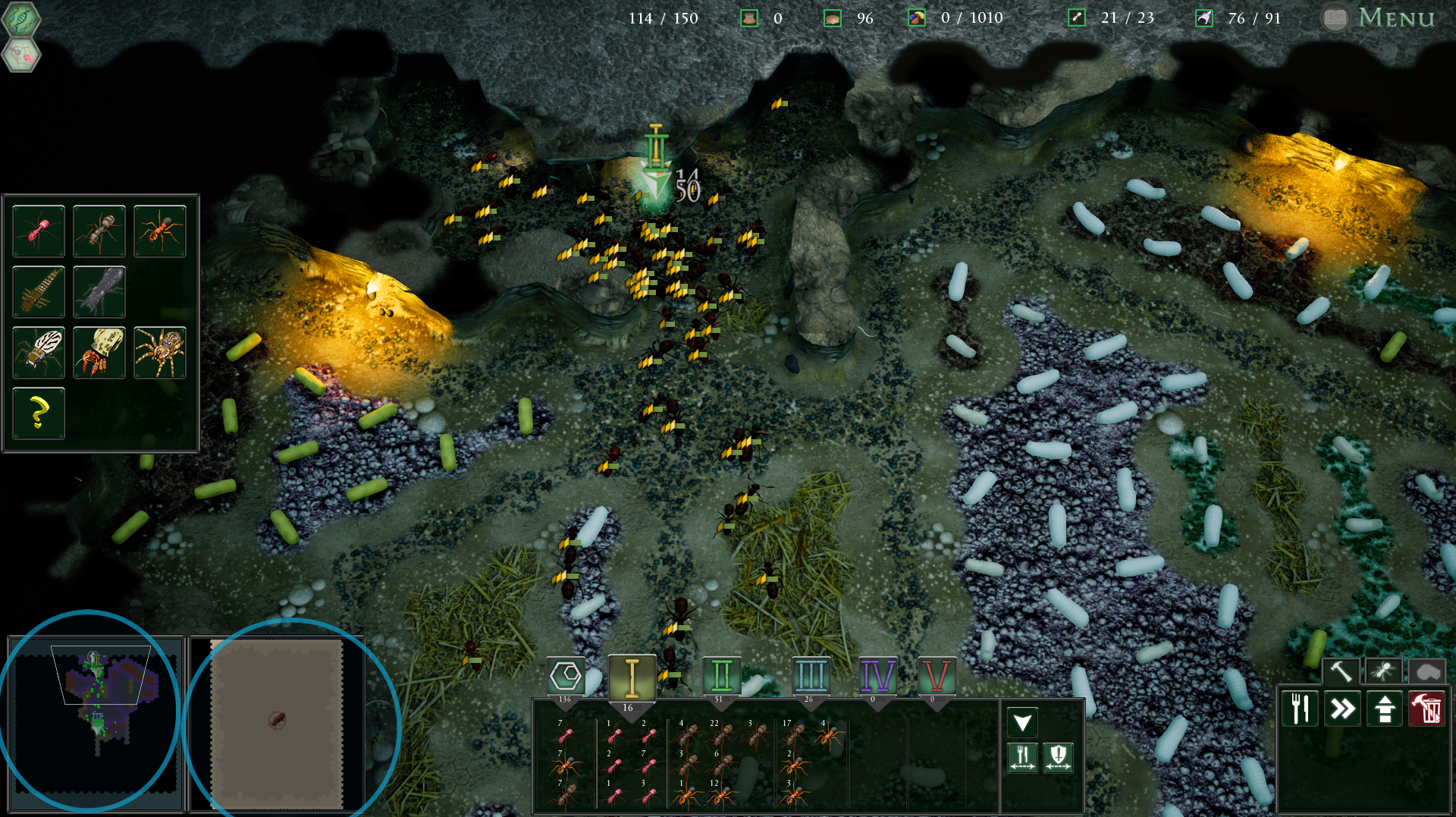Choose the red demolish trash button
Image resolution: width=1456 pixels, height=817 pixels.
[1426, 709]
